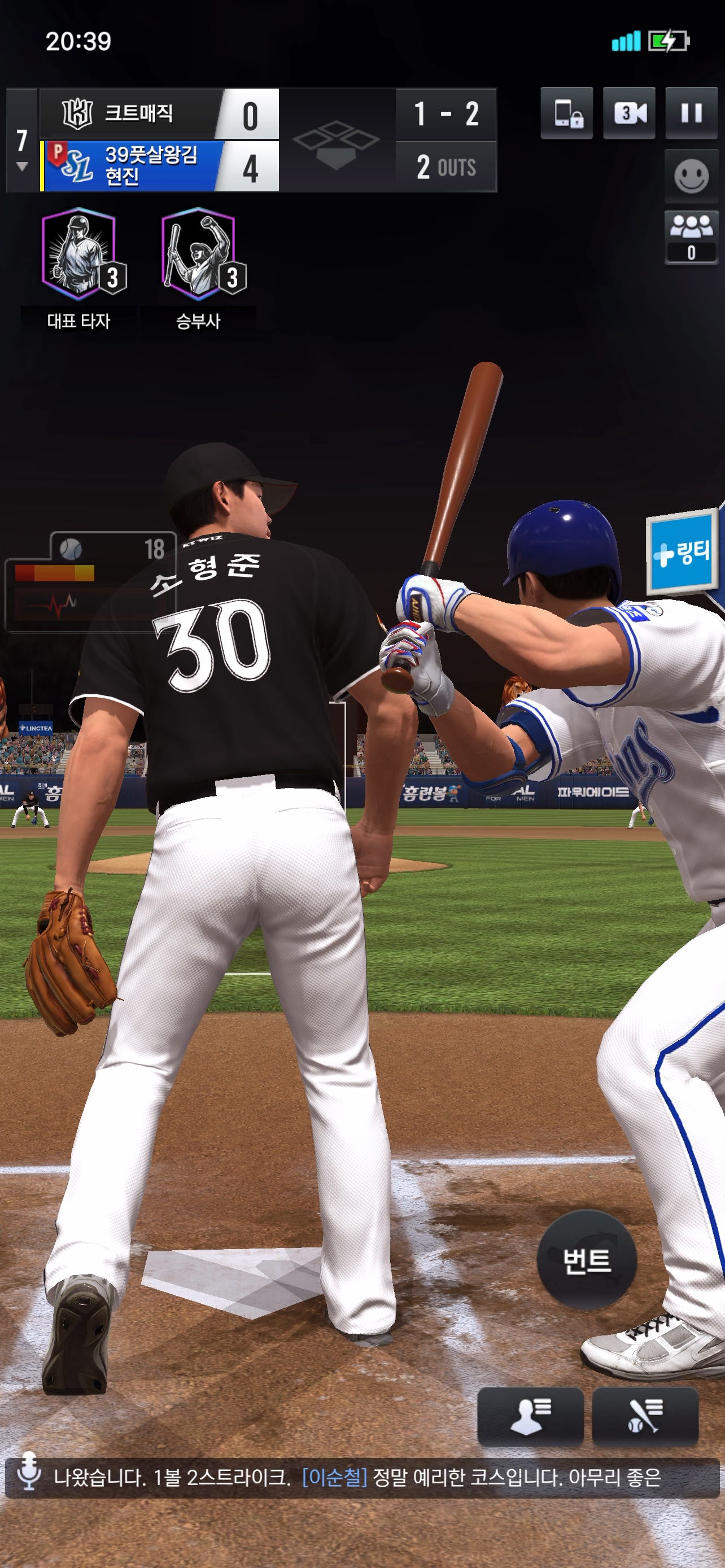Tap the screen lock icon
Screen dimensions: 725x1568
(567, 113)
